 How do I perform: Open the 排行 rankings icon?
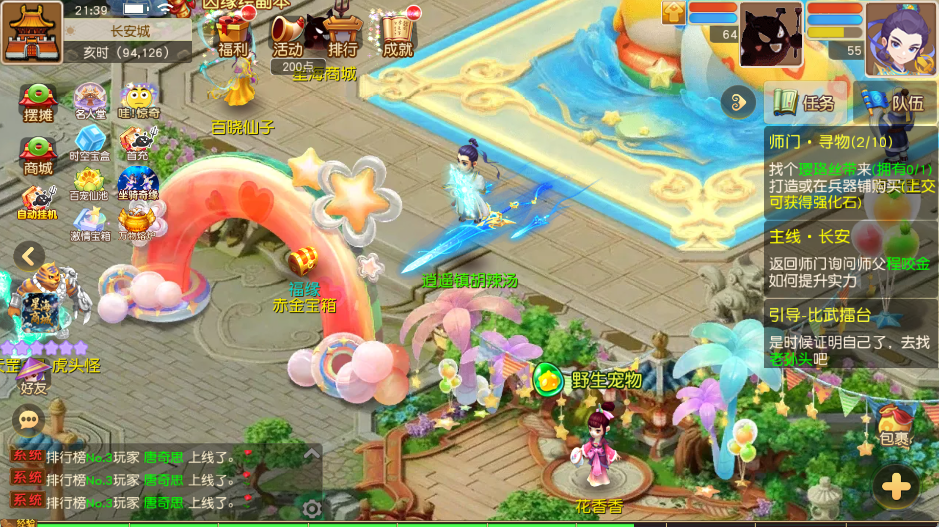342,37
